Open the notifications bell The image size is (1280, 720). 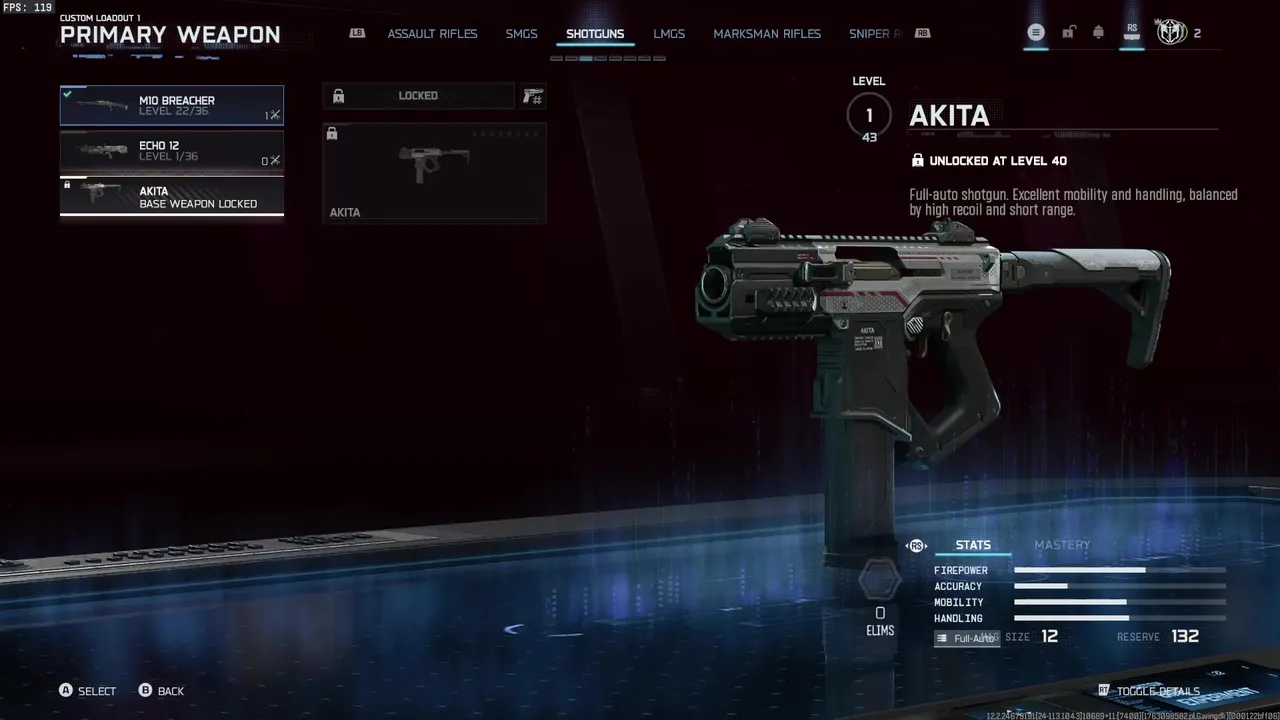point(1098,33)
